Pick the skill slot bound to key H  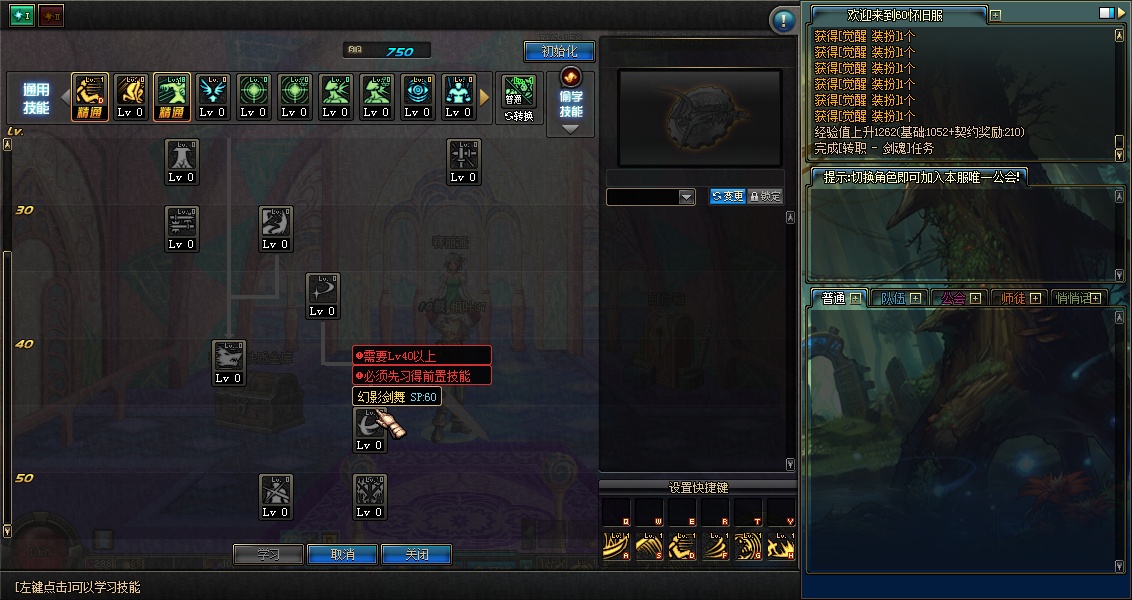click(782, 545)
